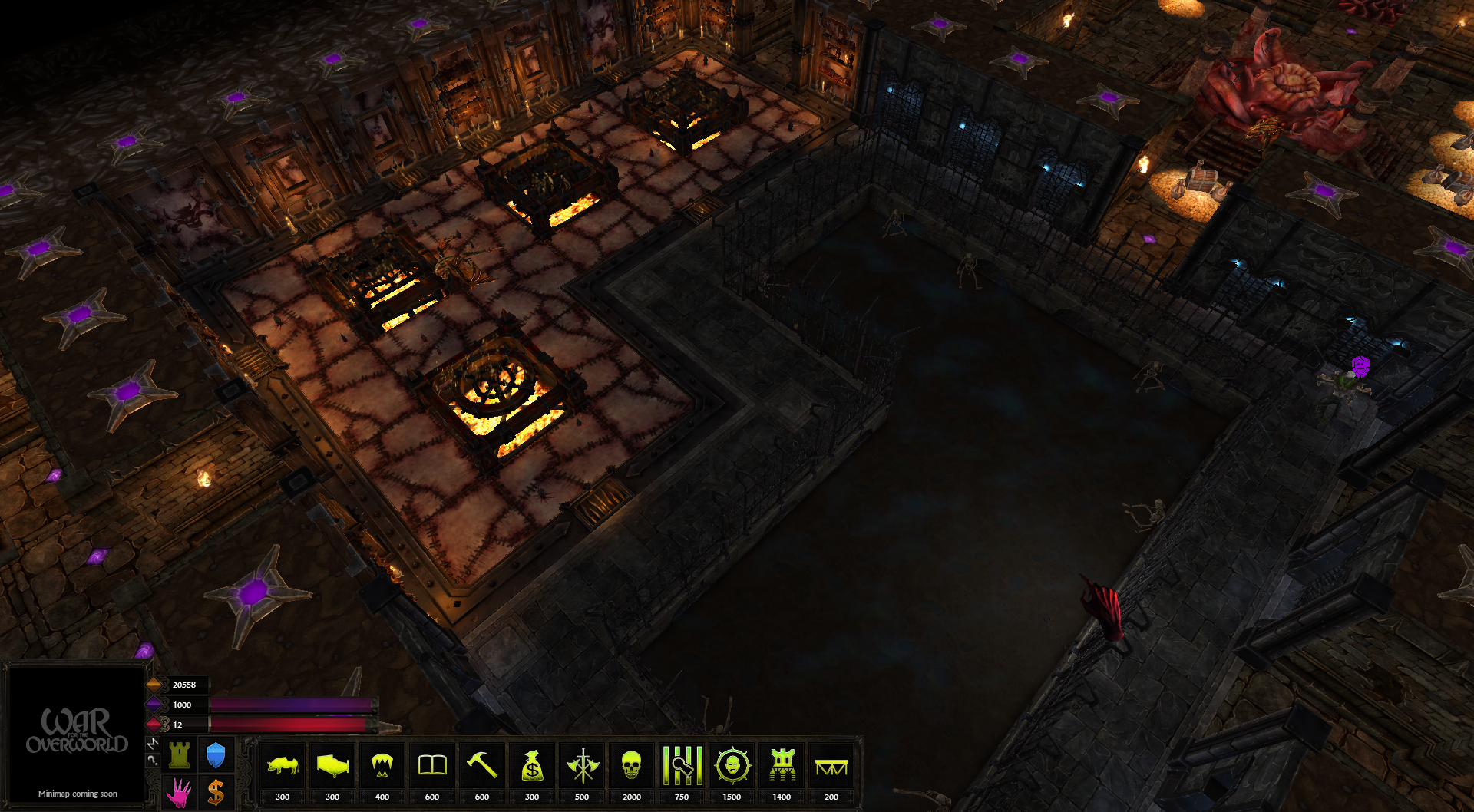The height and width of the screenshot is (812, 1474).
Task: Activate the orange dollar sign sell tool
Action: (216, 792)
